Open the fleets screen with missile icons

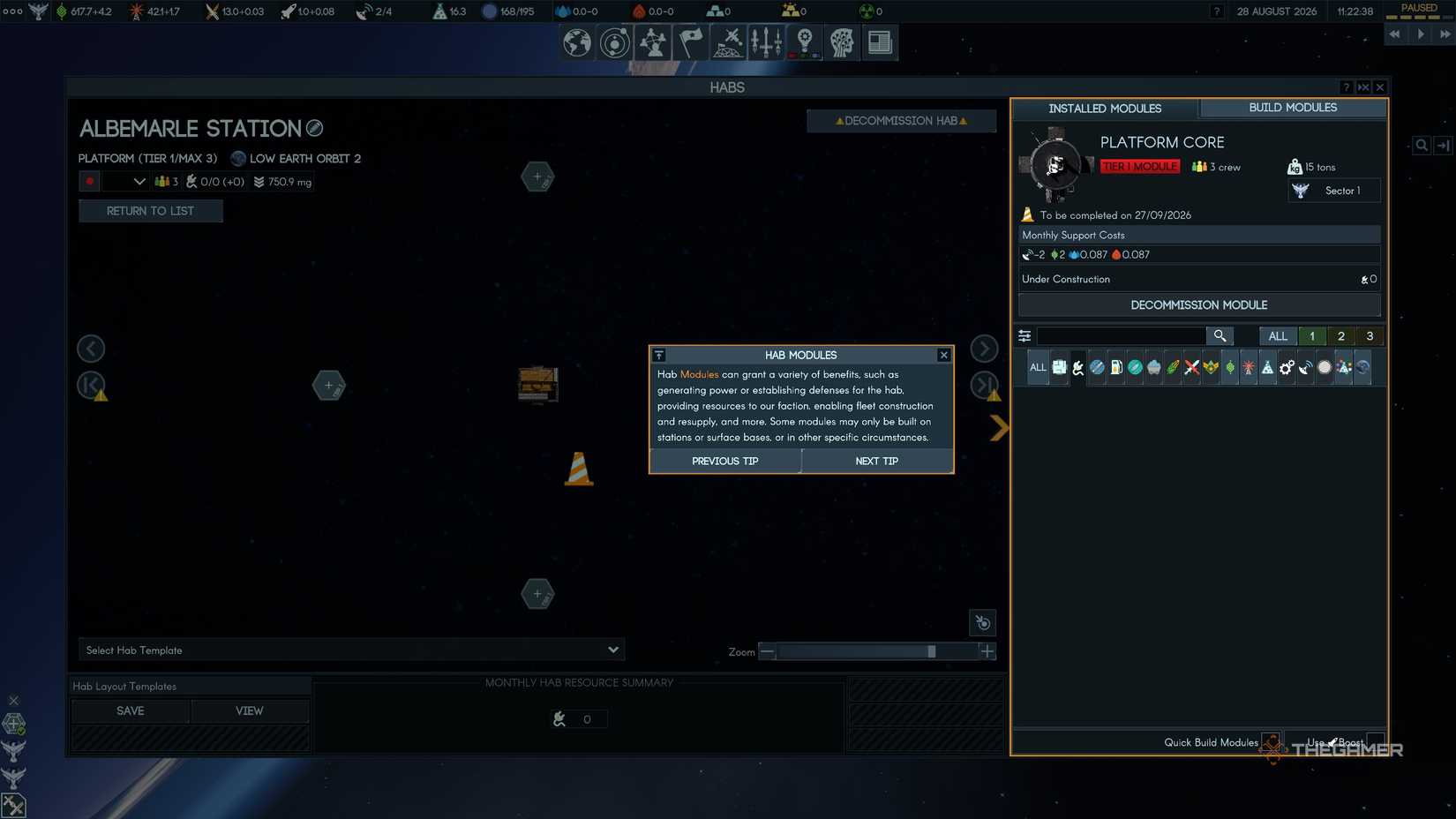[766, 42]
